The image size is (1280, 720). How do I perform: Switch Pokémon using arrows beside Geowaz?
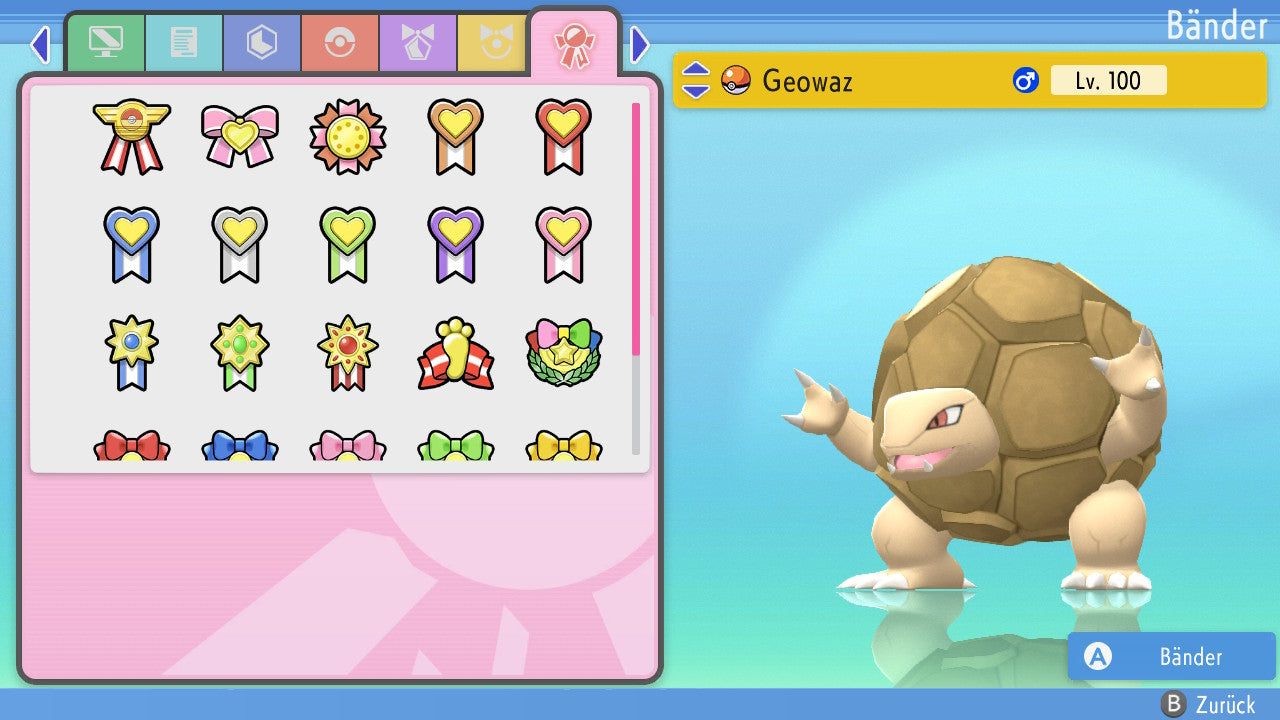click(696, 80)
